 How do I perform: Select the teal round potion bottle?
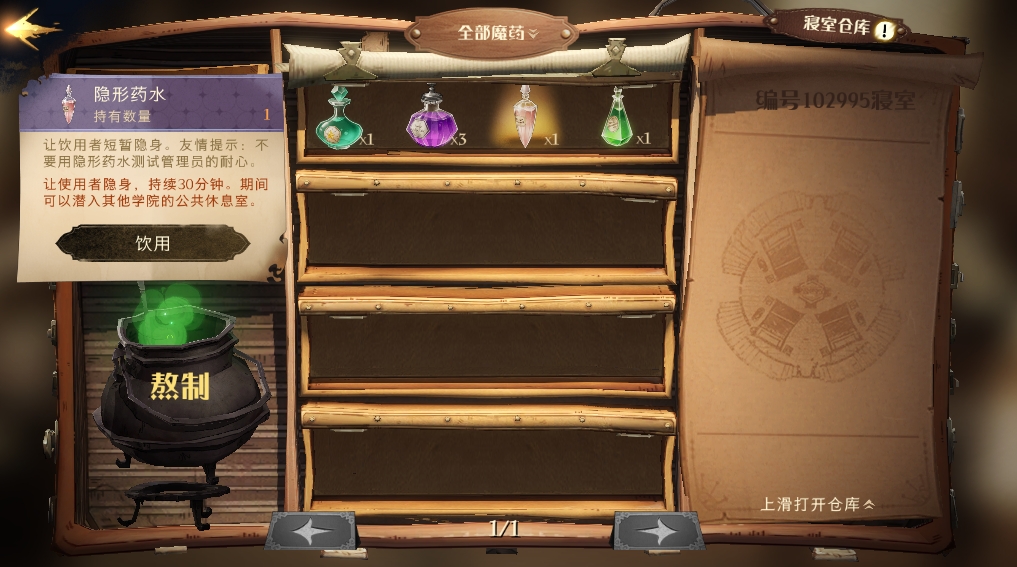pyautogui.click(x=340, y=119)
